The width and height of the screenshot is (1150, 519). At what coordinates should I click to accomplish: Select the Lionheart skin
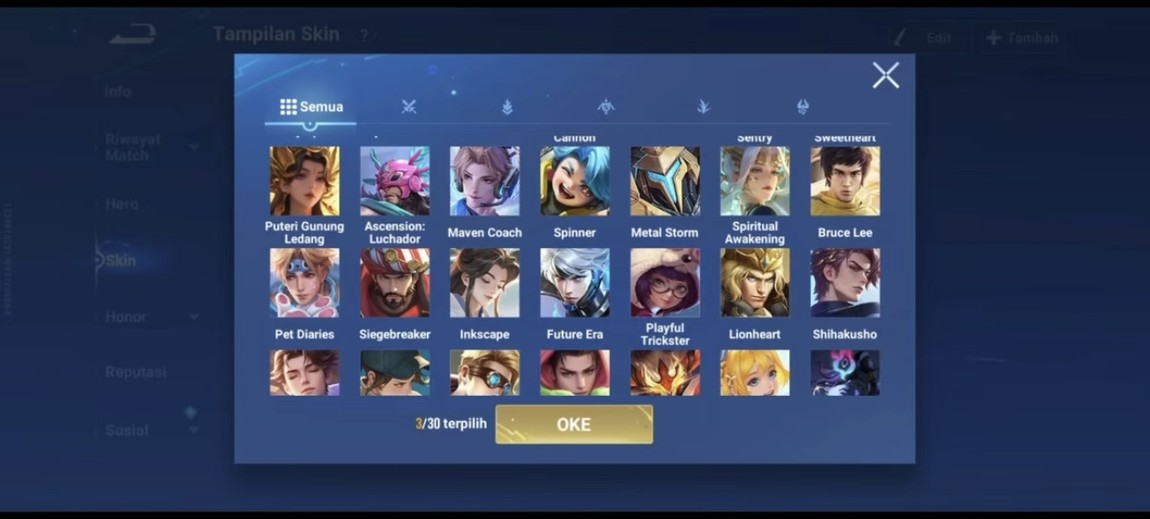755,283
